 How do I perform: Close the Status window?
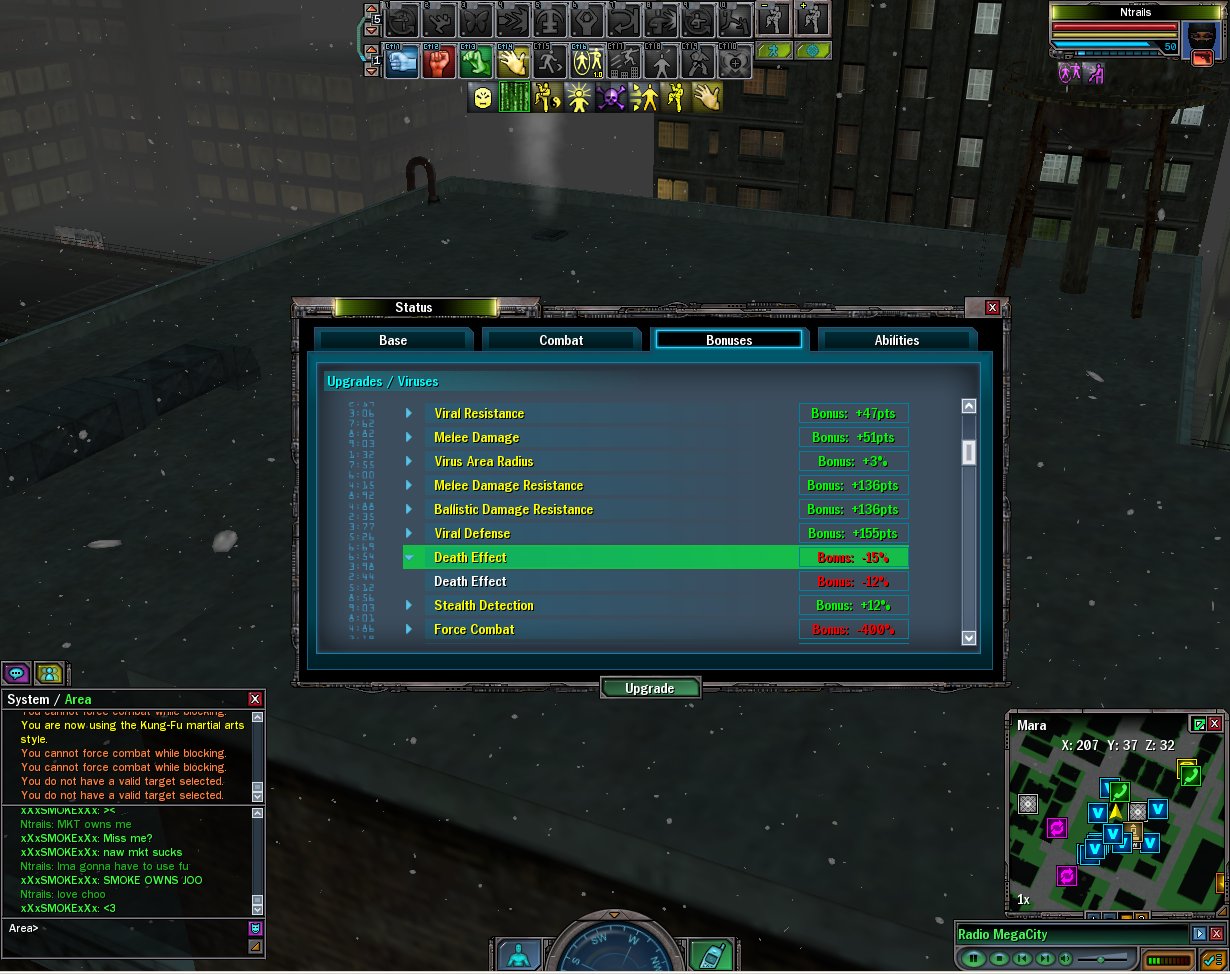click(x=992, y=308)
